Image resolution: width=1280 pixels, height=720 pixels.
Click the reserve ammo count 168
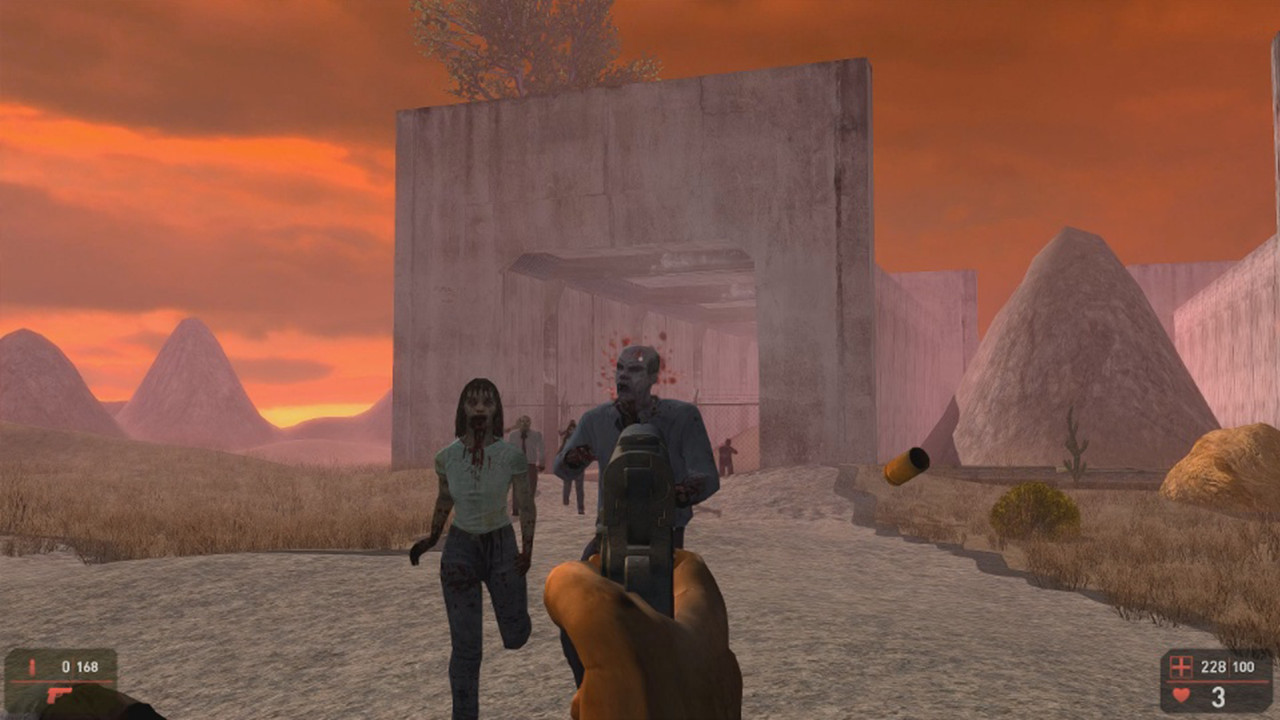click(x=88, y=666)
